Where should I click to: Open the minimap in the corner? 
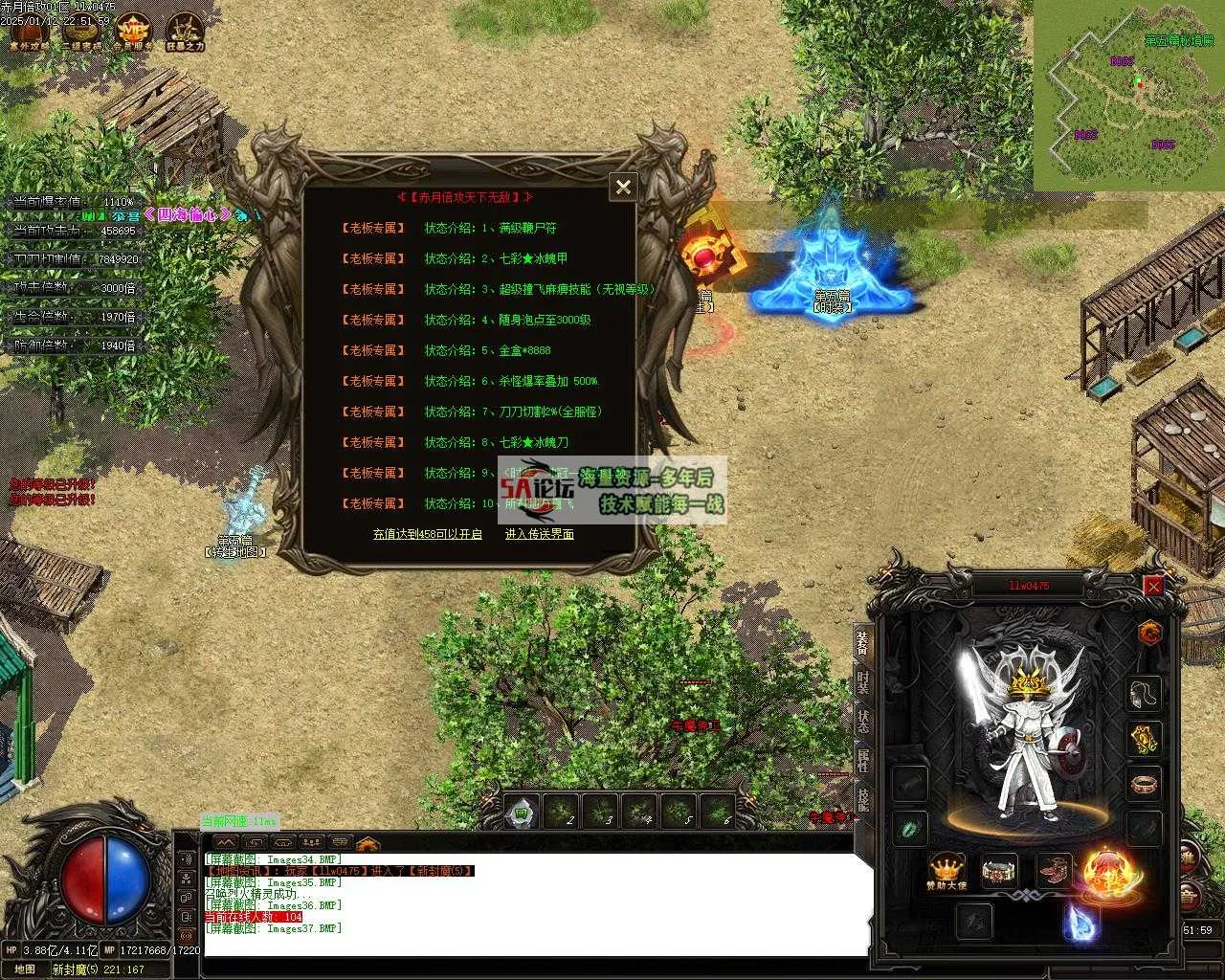pos(1127,96)
